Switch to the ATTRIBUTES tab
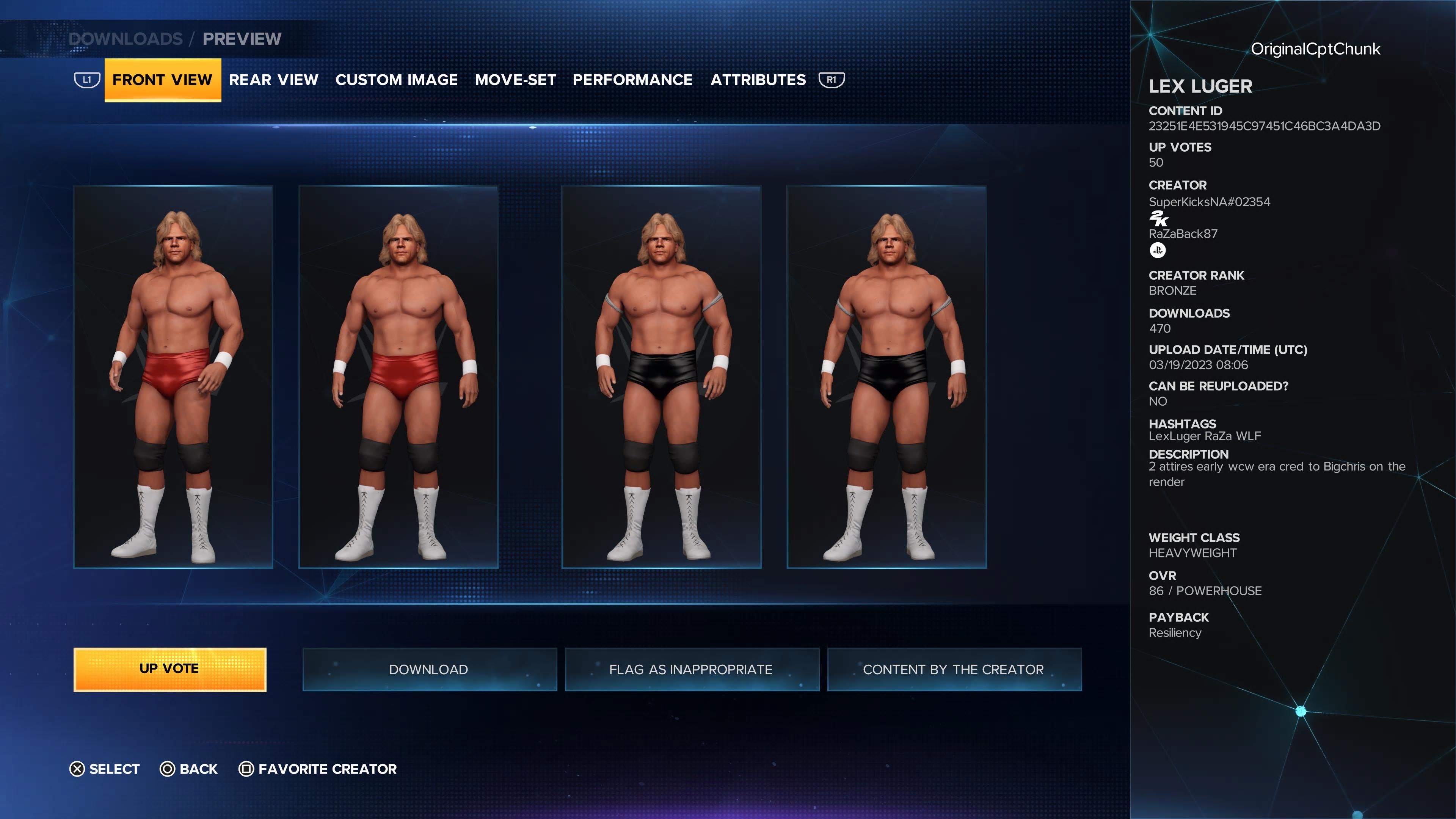Viewport: 1456px width, 819px height. 758,80
